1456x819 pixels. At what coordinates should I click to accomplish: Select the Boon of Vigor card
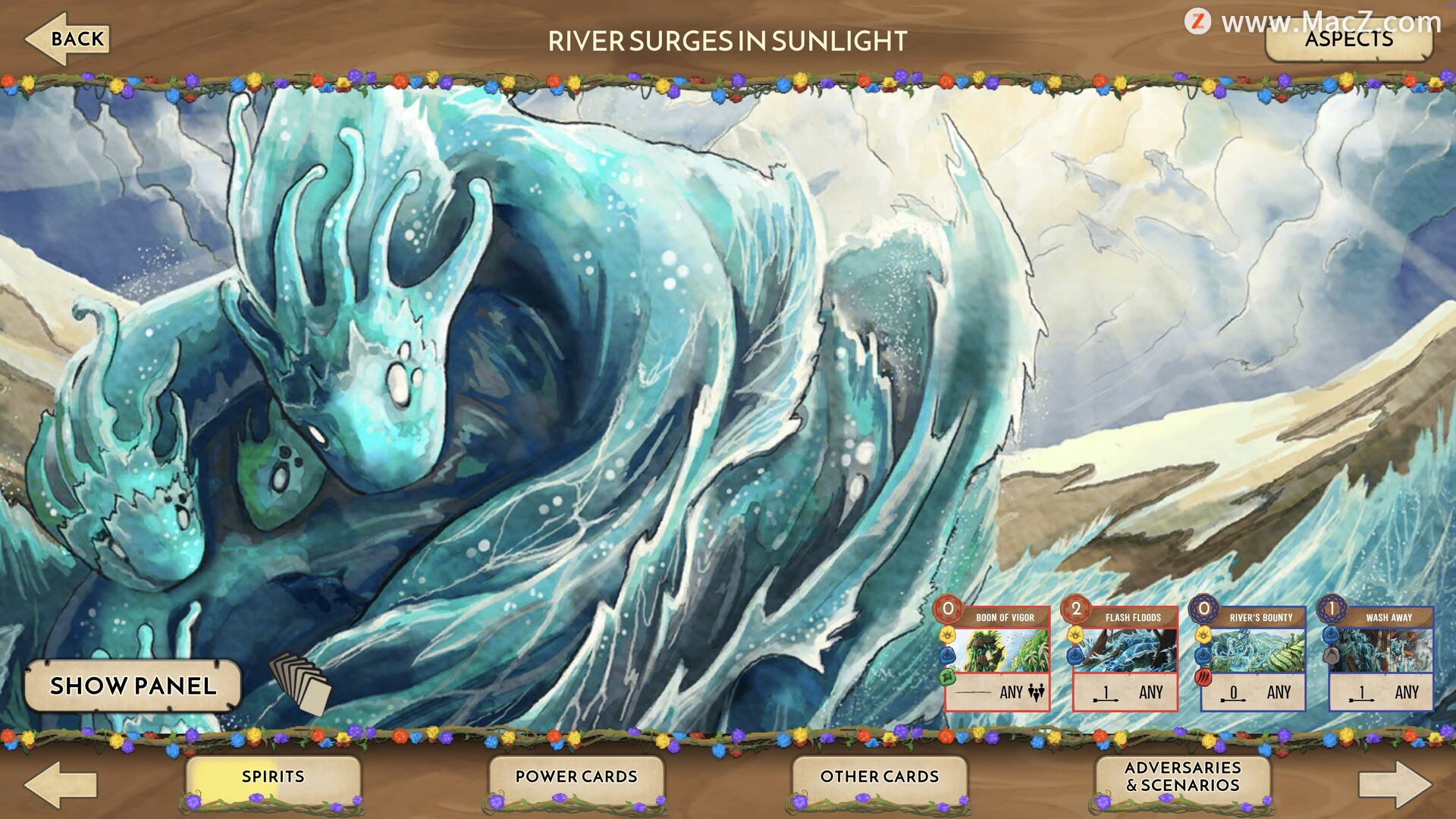point(997,657)
